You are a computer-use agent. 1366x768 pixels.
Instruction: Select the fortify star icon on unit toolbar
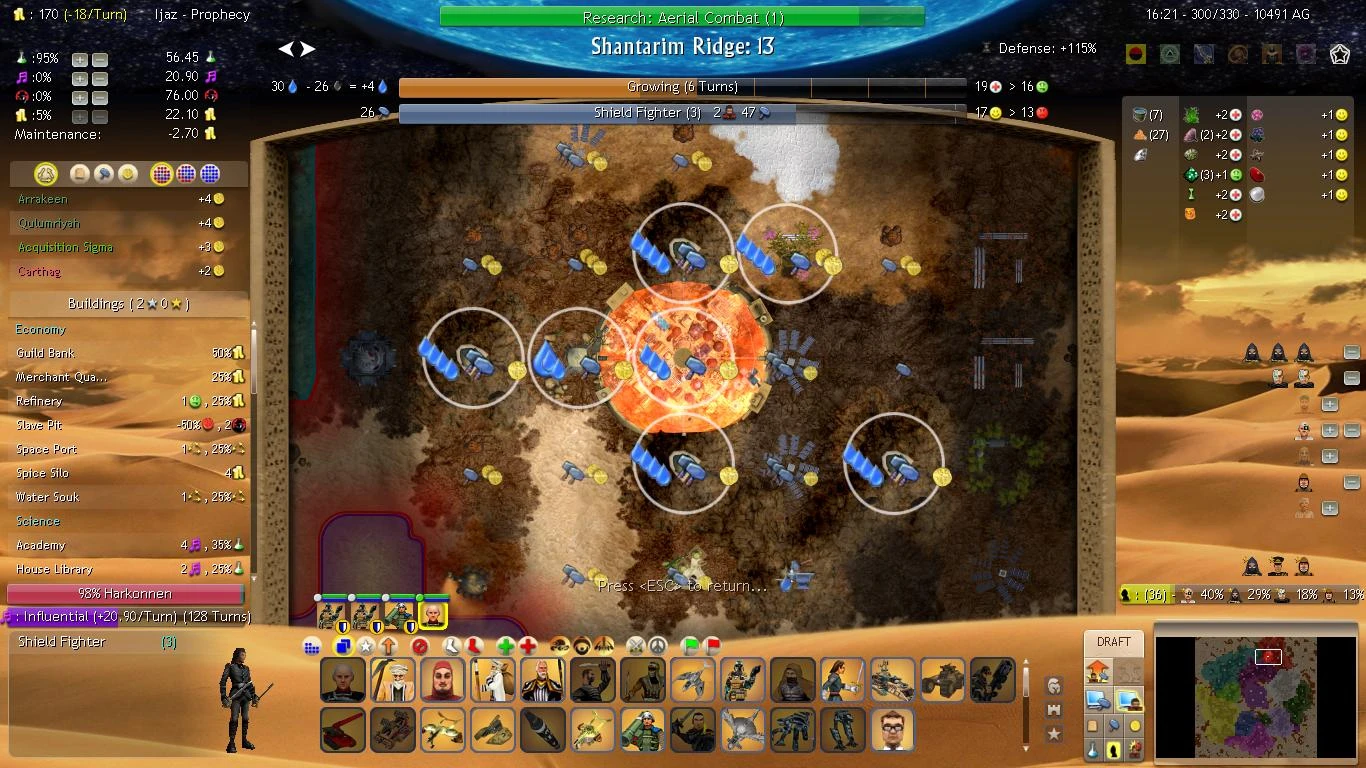367,646
